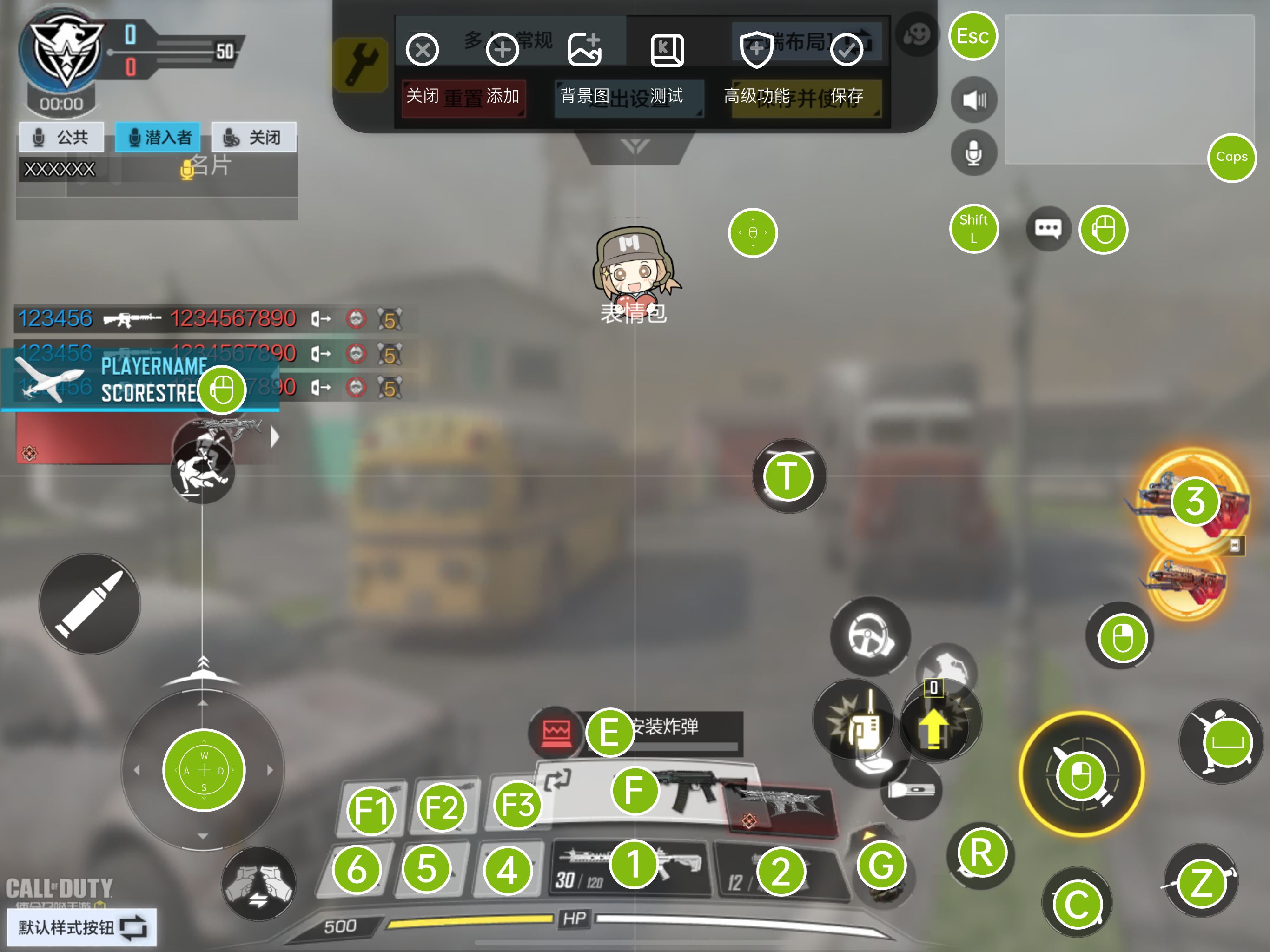1270x952 pixels.
Task: Switch voice channel to public
Action: click(61, 137)
